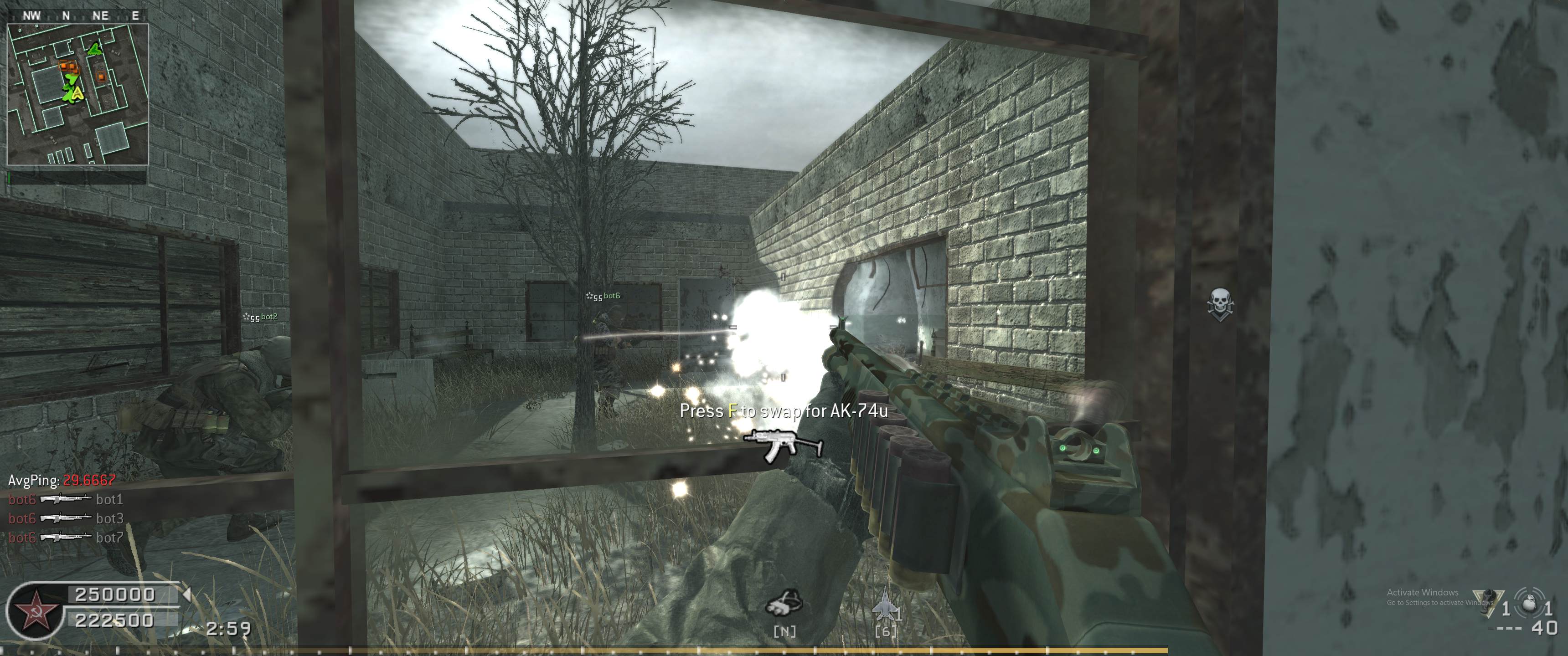
Task: Click the Activate Windows watermark
Action: point(1423,597)
